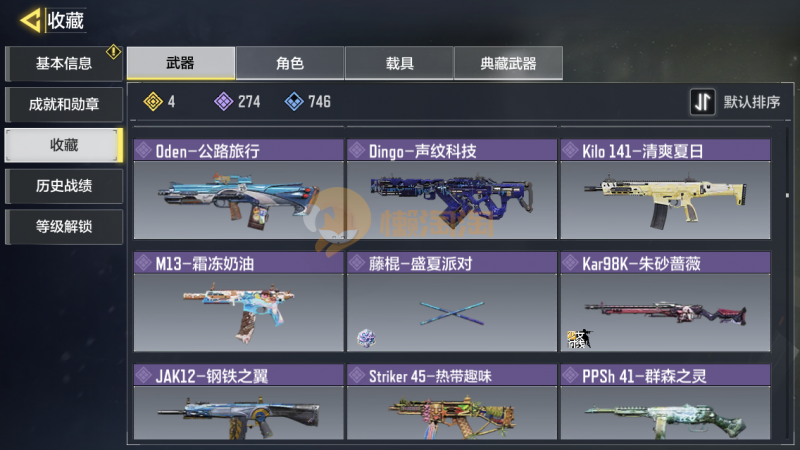Viewport: 800px width, 450px height.
Task: Open the 成就和勋章 menu entry
Action: tap(63, 104)
